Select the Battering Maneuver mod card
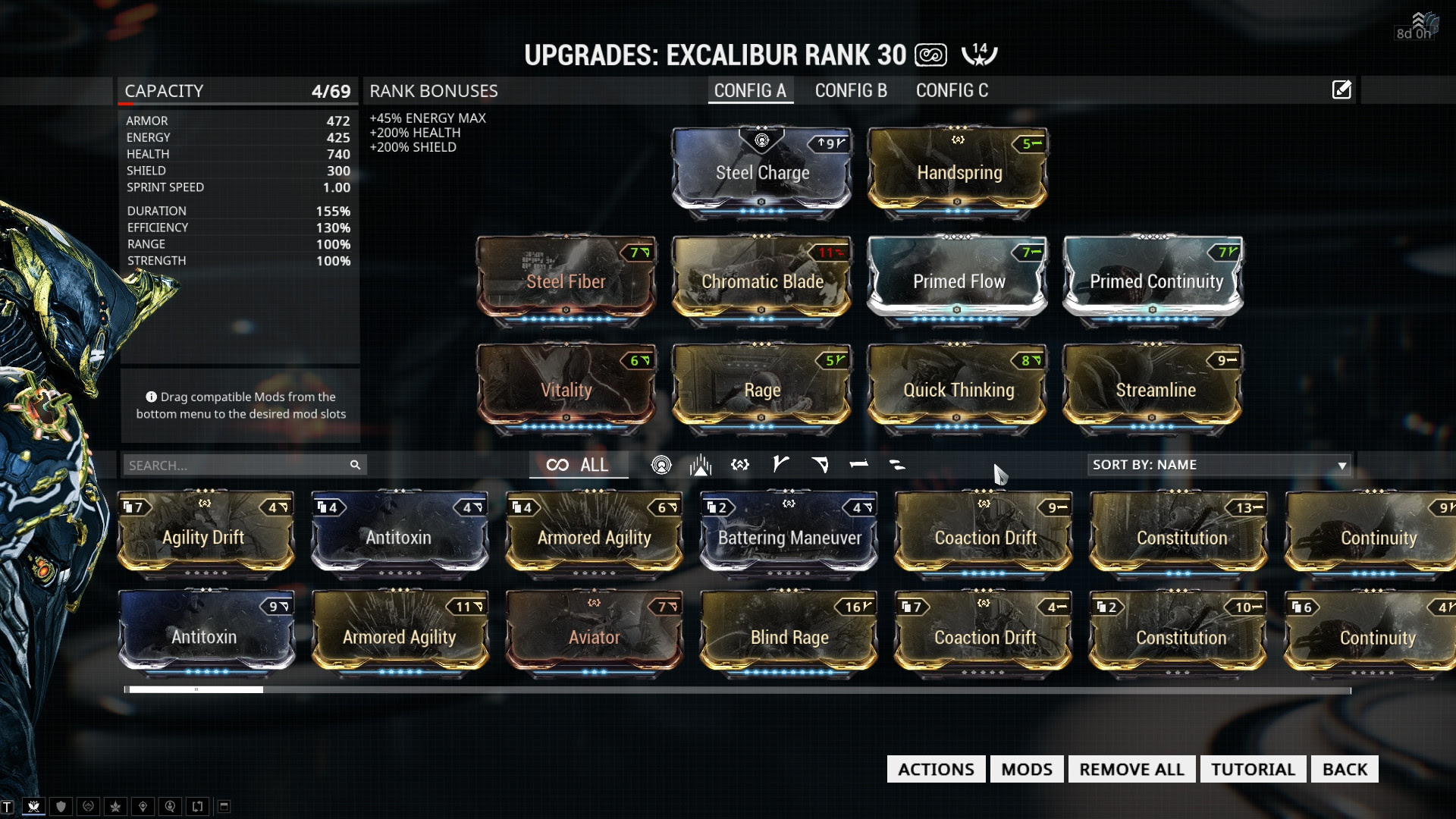The width and height of the screenshot is (1456, 819). (789, 536)
